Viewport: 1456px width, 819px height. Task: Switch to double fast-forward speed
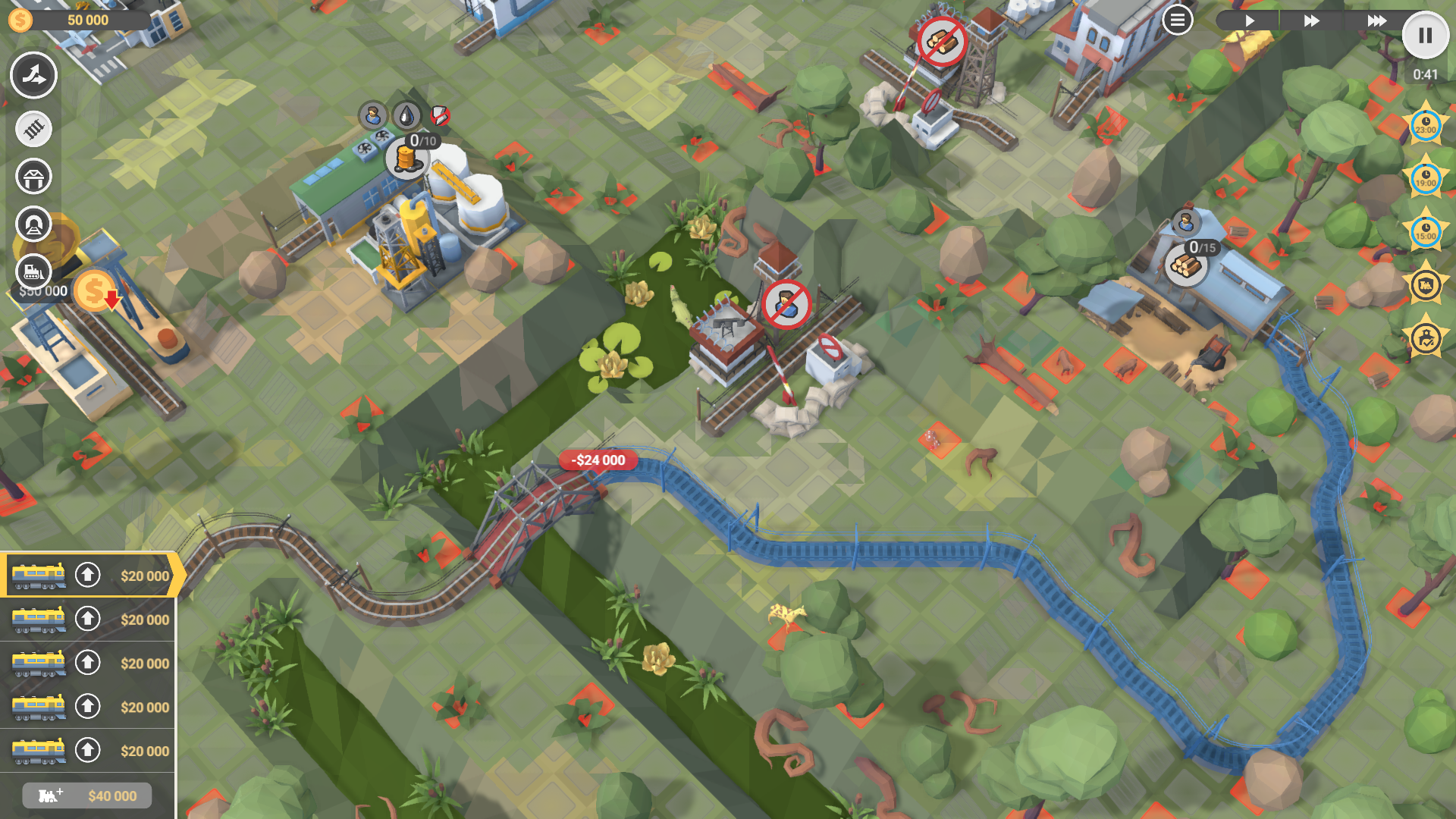coord(1311,20)
